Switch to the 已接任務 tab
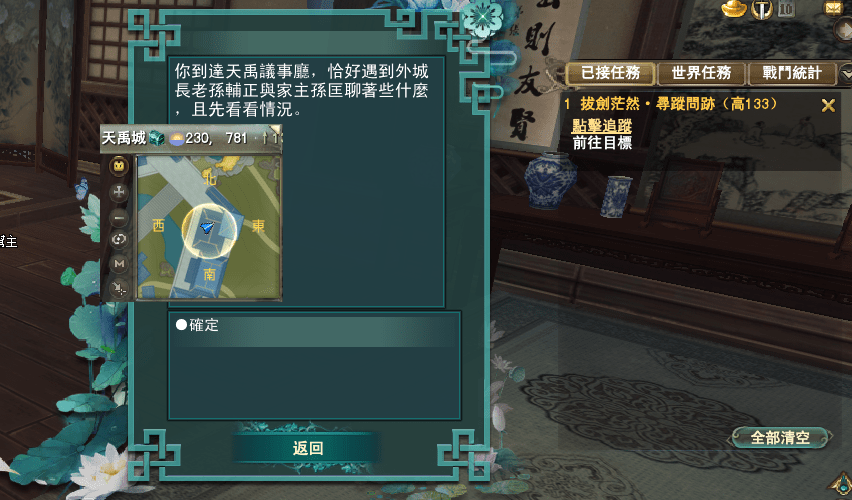 point(610,73)
